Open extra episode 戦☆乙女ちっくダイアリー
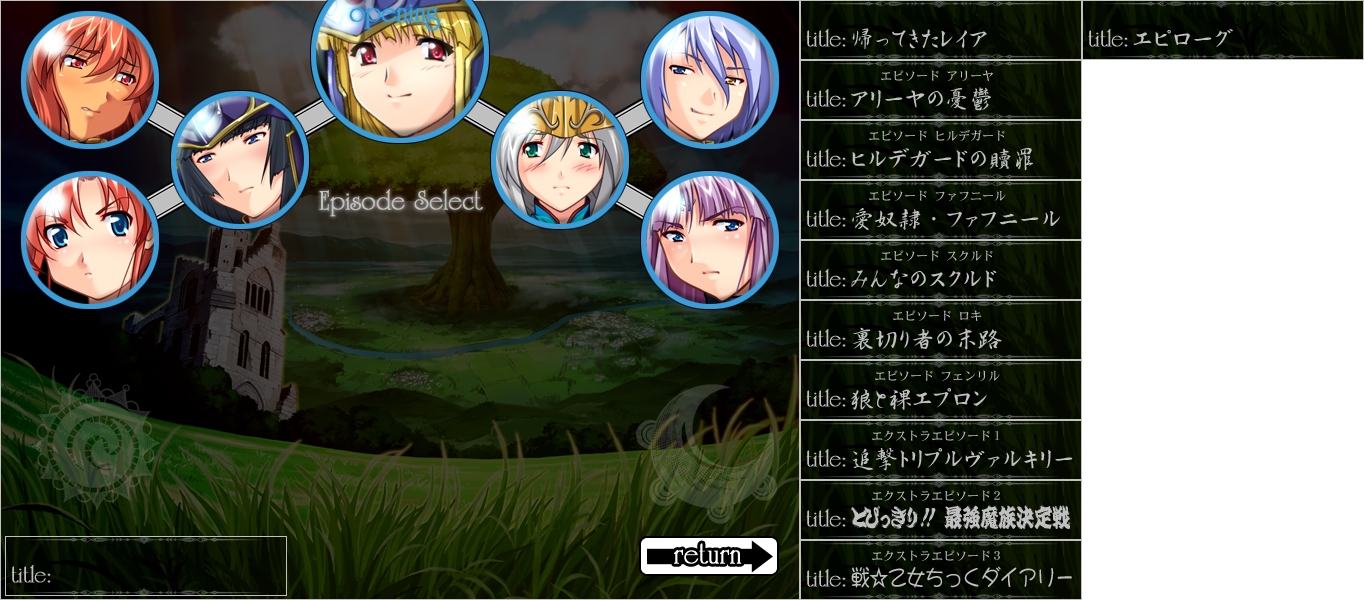 tap(940, 571)
